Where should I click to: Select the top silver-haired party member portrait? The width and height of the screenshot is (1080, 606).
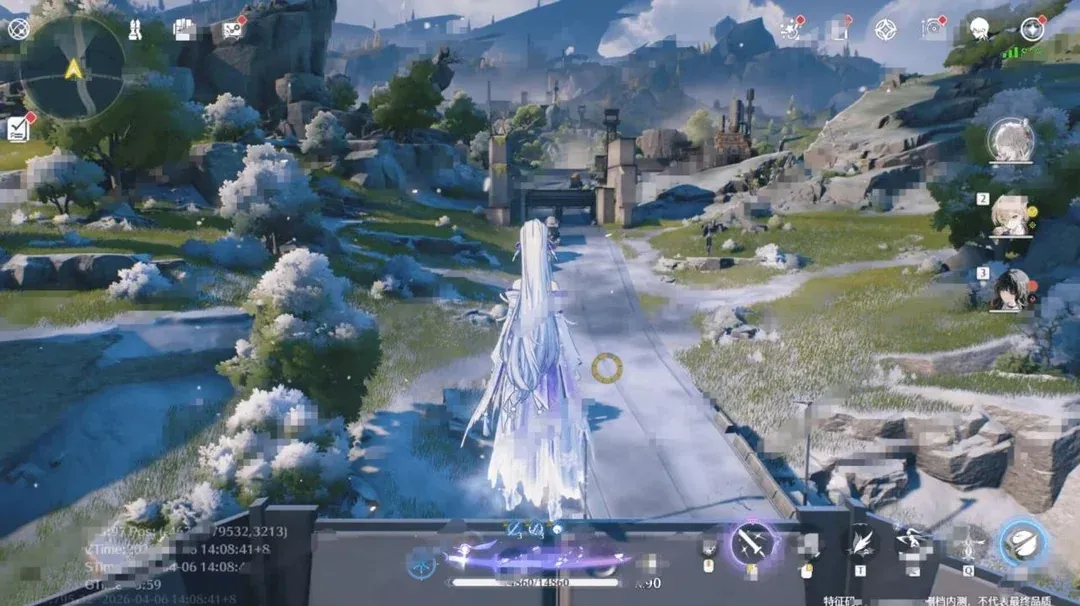click(x=1011, y=140)
